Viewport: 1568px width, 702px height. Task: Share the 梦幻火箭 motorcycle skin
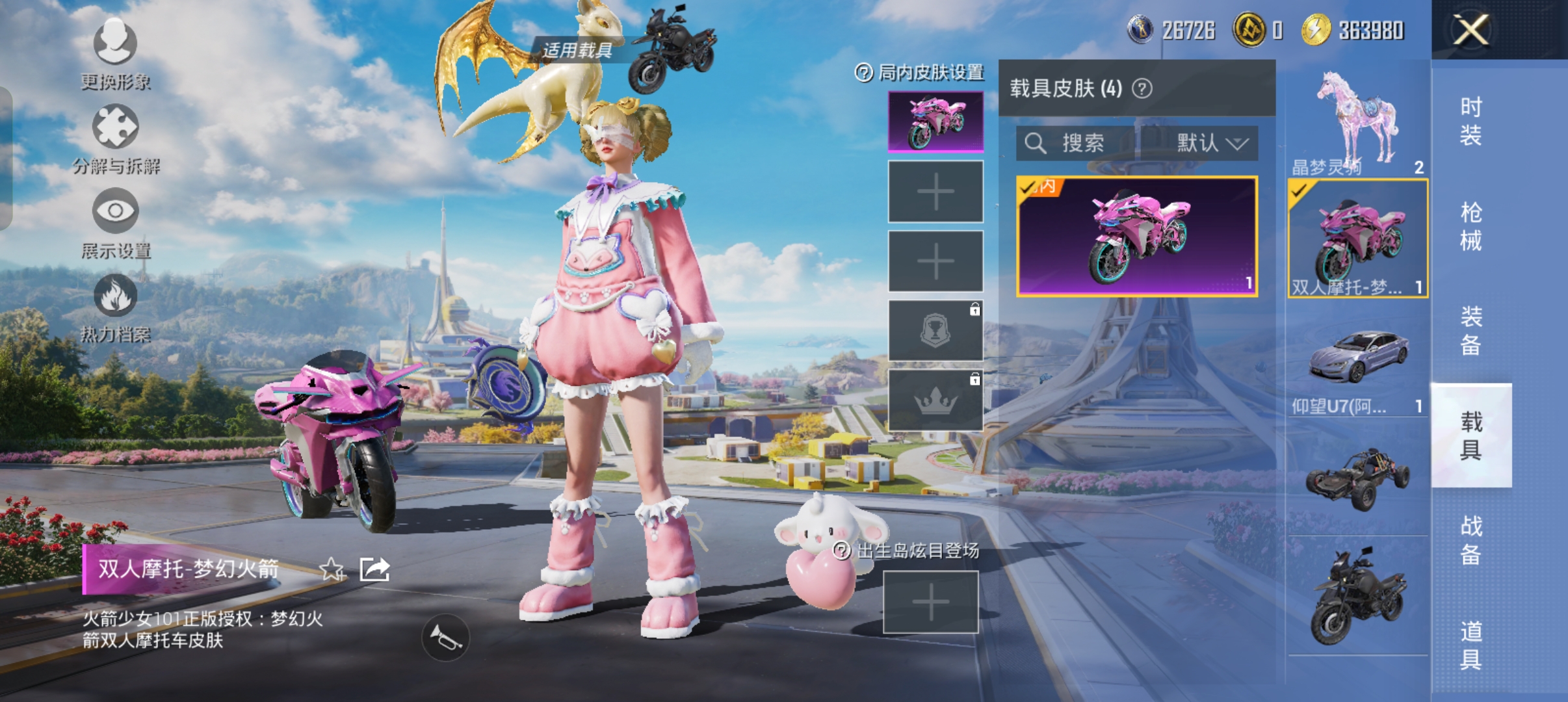pos(375,569)
